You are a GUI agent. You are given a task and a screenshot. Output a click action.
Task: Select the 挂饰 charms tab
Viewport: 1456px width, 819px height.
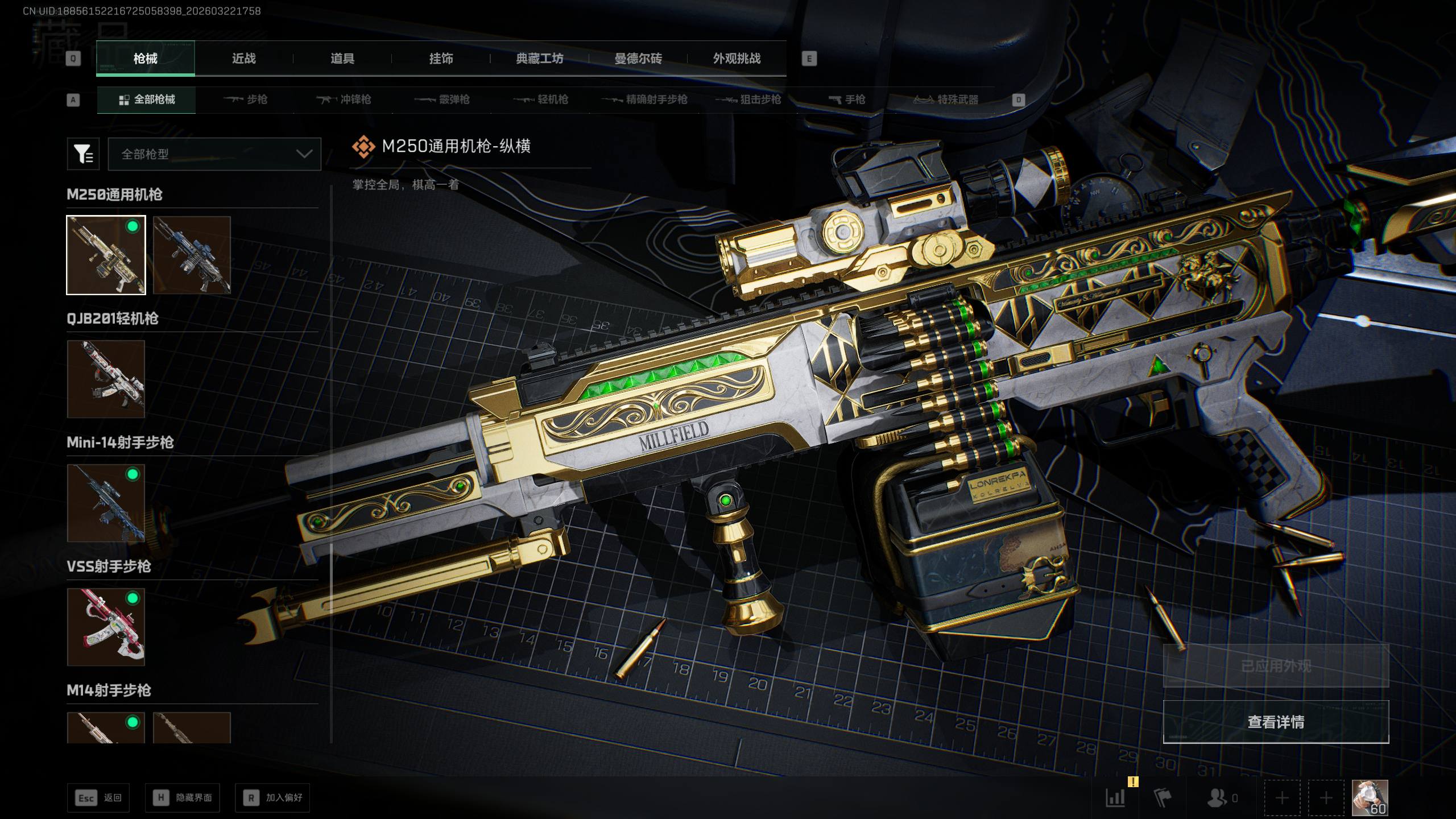[x=441, y=59]
